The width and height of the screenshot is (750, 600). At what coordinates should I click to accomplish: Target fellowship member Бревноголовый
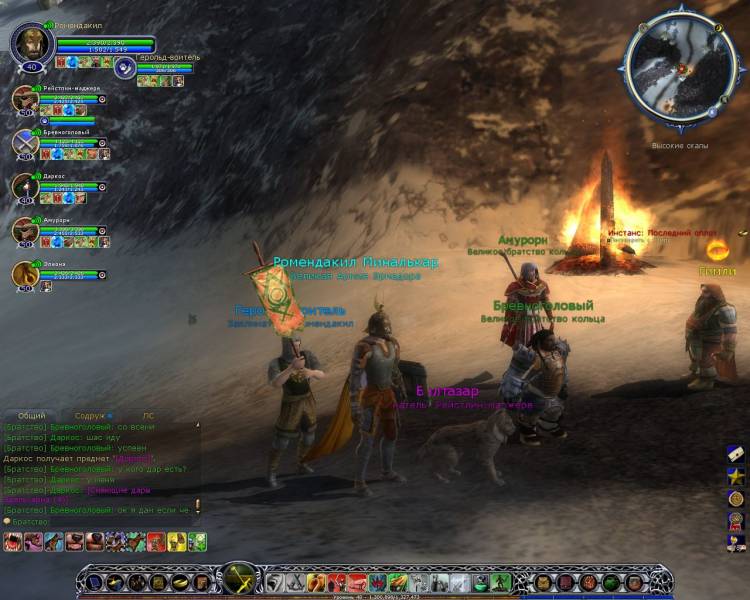[25, 143]
